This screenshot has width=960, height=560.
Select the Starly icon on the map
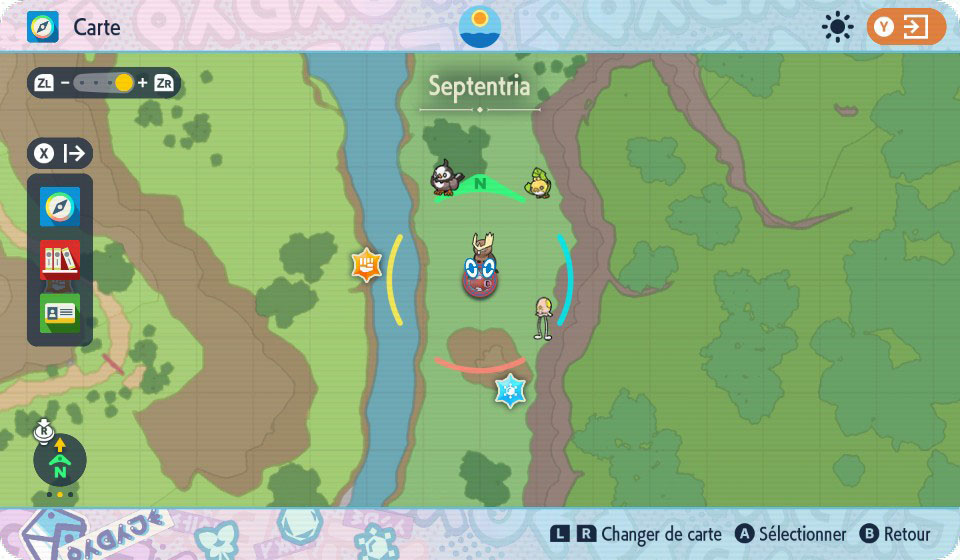tap(445, 178)
